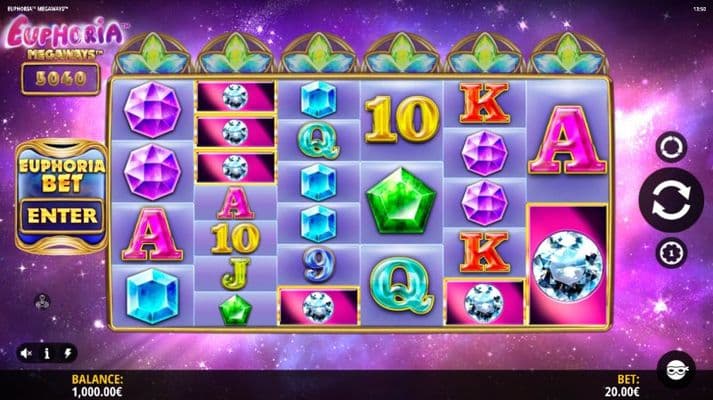Image resolution: width=713 pixels, height=400 pixels.
Task: Spin the reels with the large spin button
Action: pos(671,200)
